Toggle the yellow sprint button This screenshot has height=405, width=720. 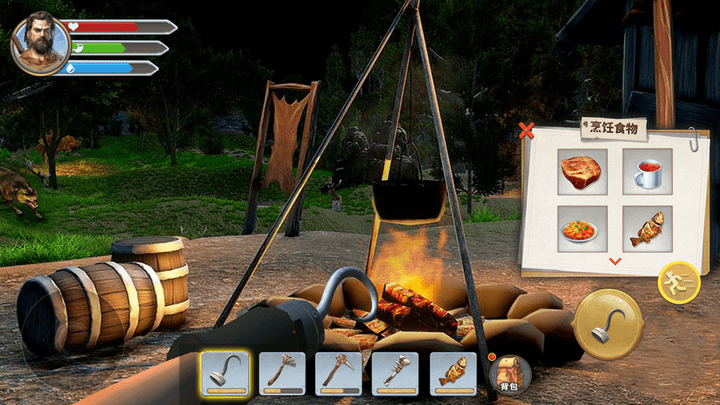(678, 282)
